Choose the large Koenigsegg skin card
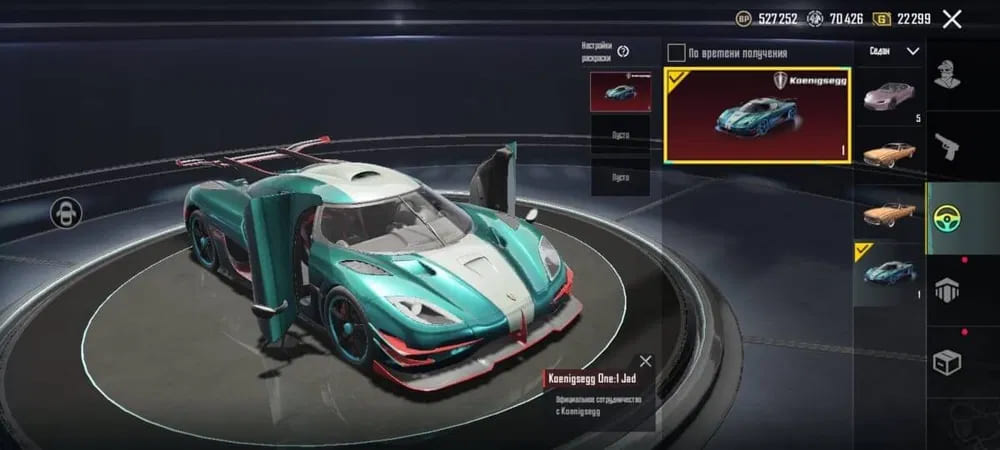1000x450 pixels. click(x=757, y=114)
